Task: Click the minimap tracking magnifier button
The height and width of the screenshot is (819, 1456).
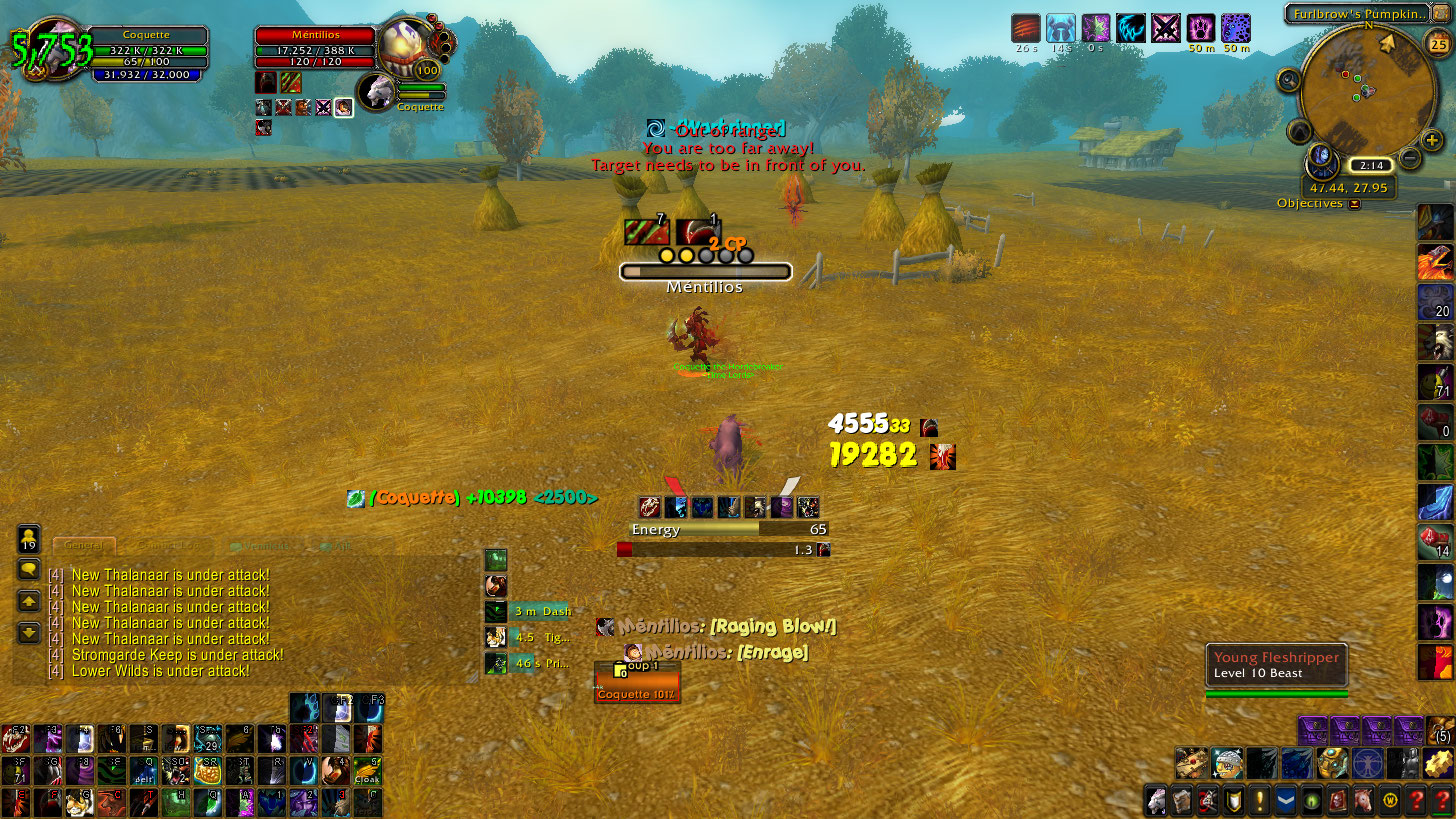Action: [1288, 81]
